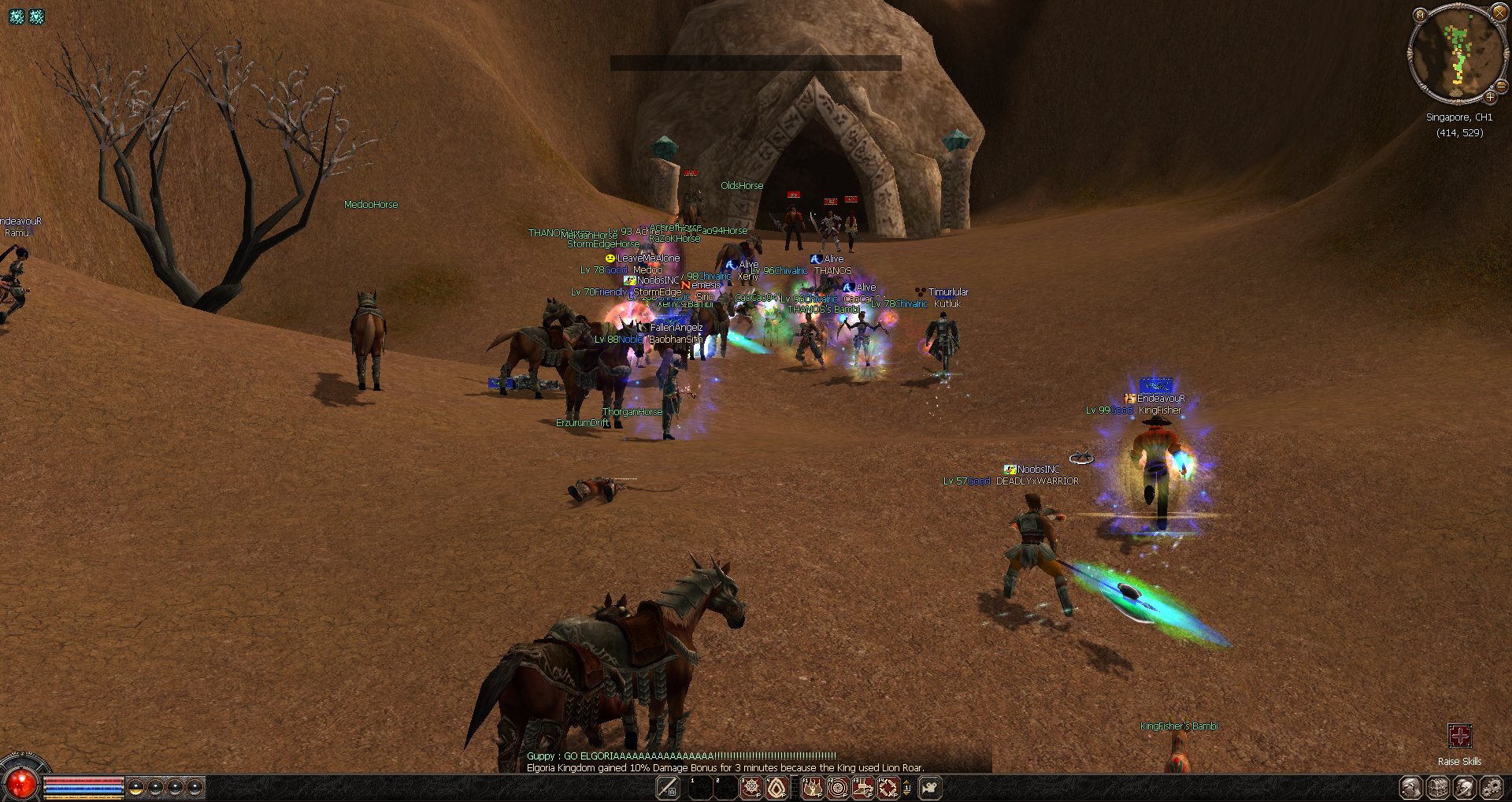Close the minimap with its X button
The height and width of the screenshot is (802, 1512).
click(x=1499, y=13)
